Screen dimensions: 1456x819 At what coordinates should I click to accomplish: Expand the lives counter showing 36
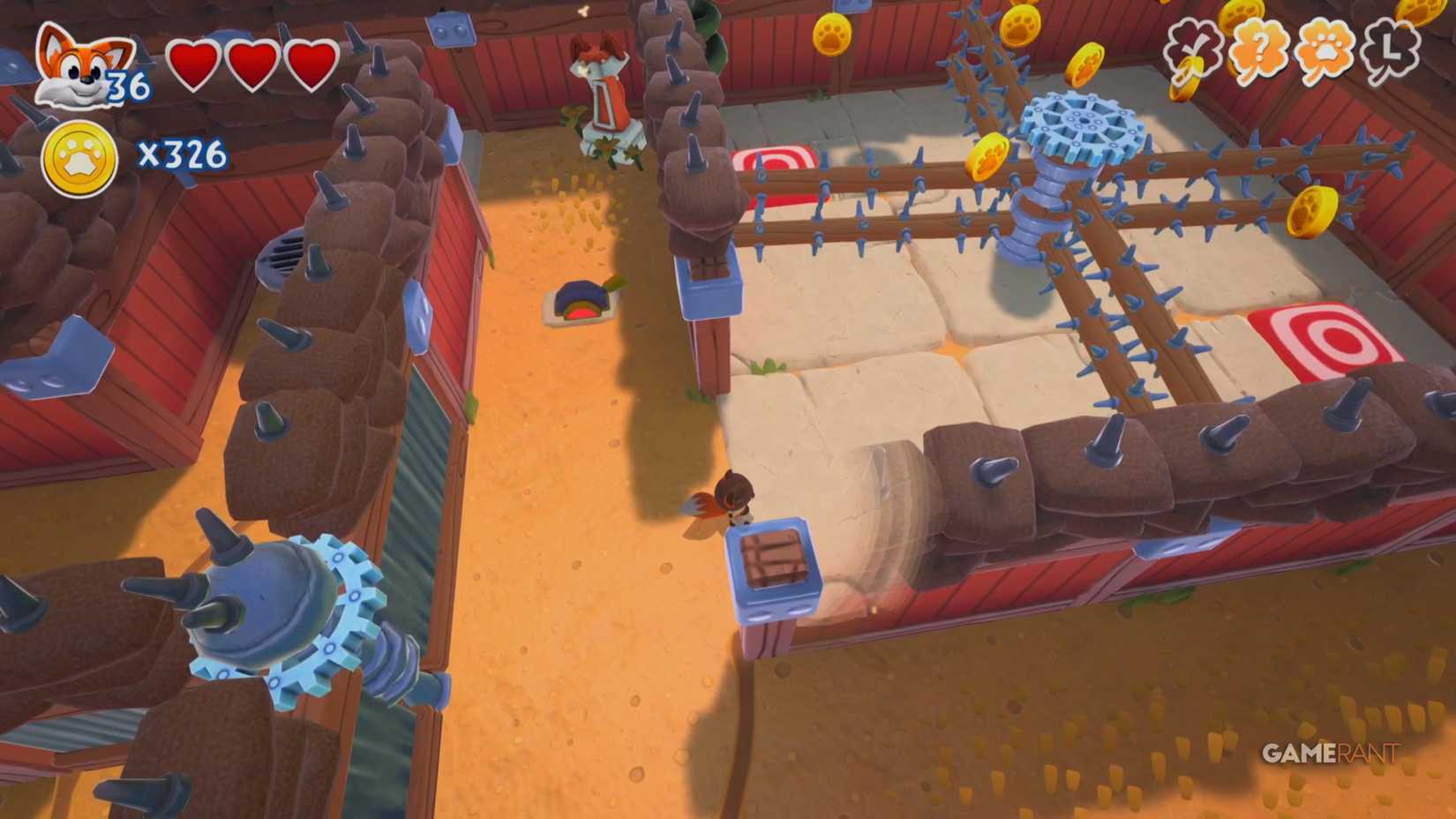(126, 86)
